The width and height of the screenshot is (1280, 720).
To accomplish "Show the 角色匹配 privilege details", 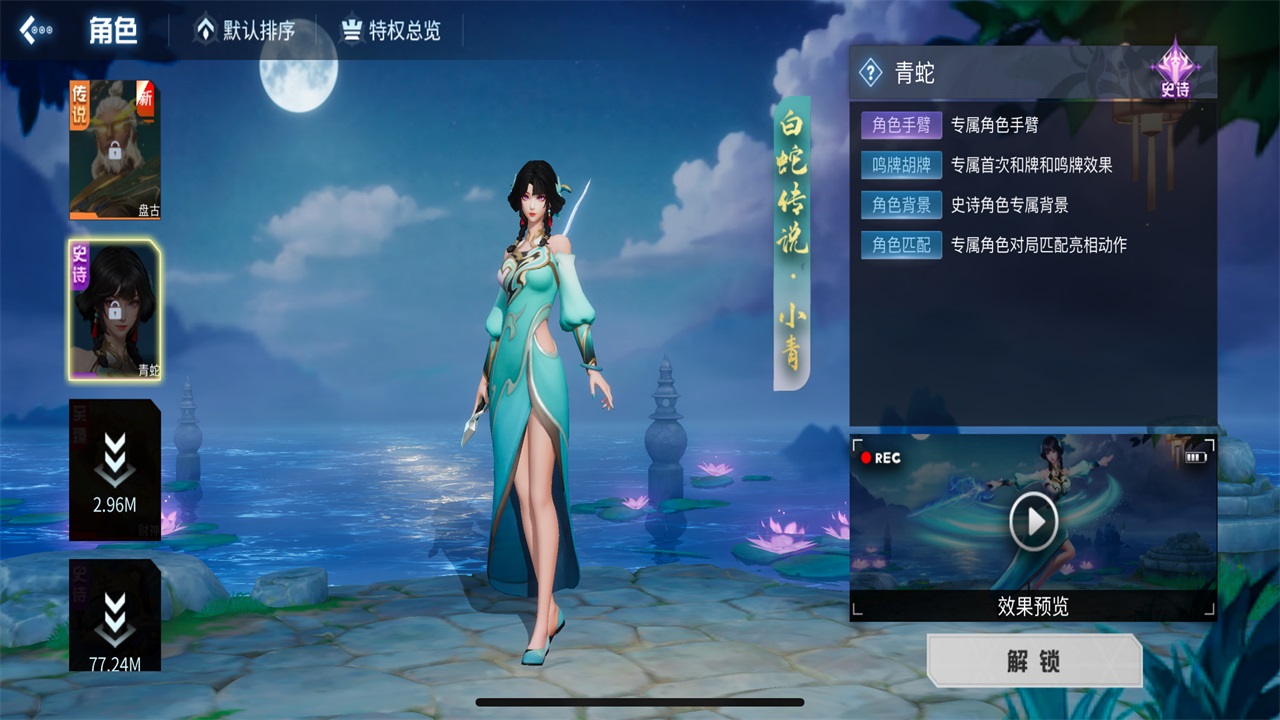I will (x=901, y=245).
